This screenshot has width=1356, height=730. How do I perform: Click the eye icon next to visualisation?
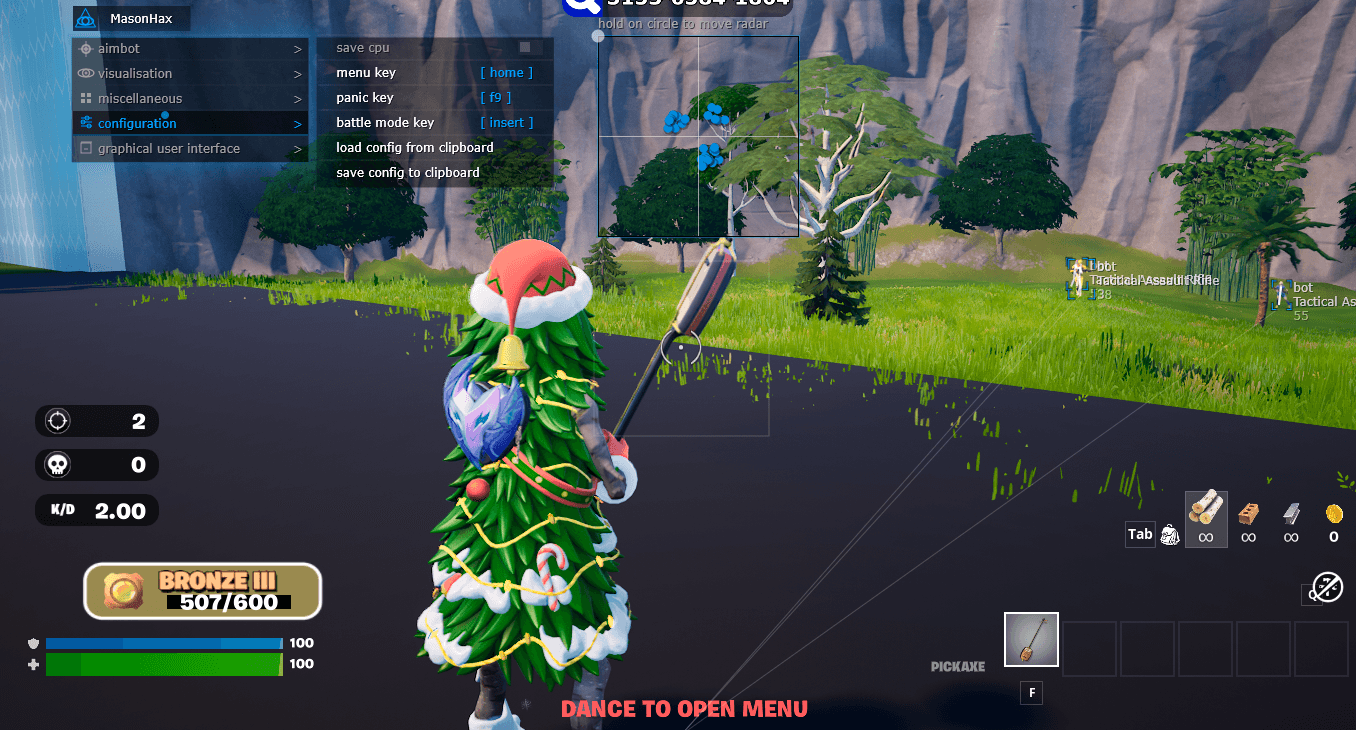tap(87, 73)
